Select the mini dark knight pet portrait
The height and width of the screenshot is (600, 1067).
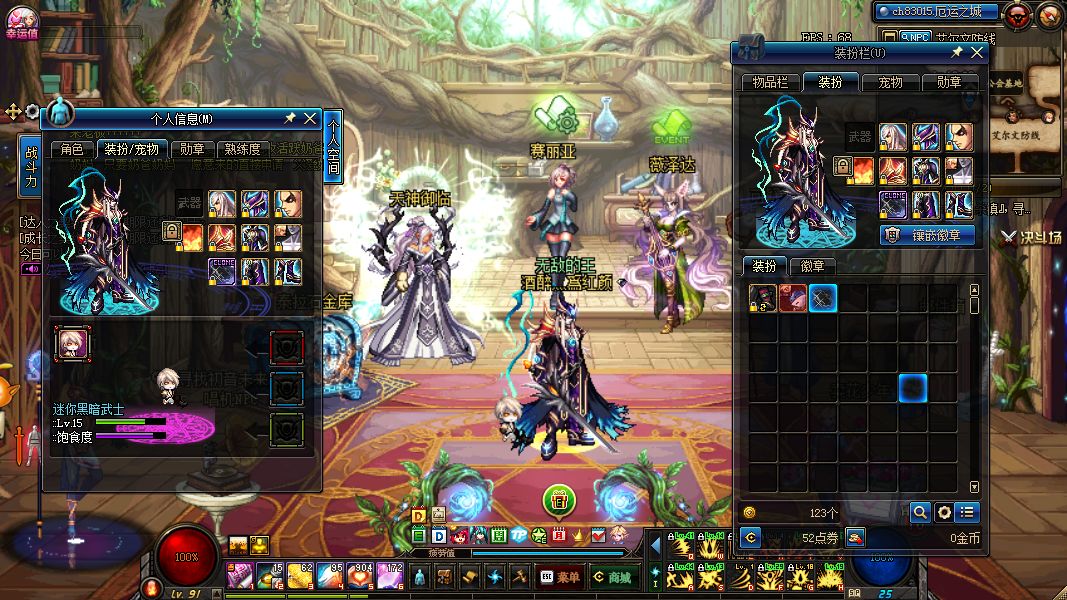click(x=72, y=343)
